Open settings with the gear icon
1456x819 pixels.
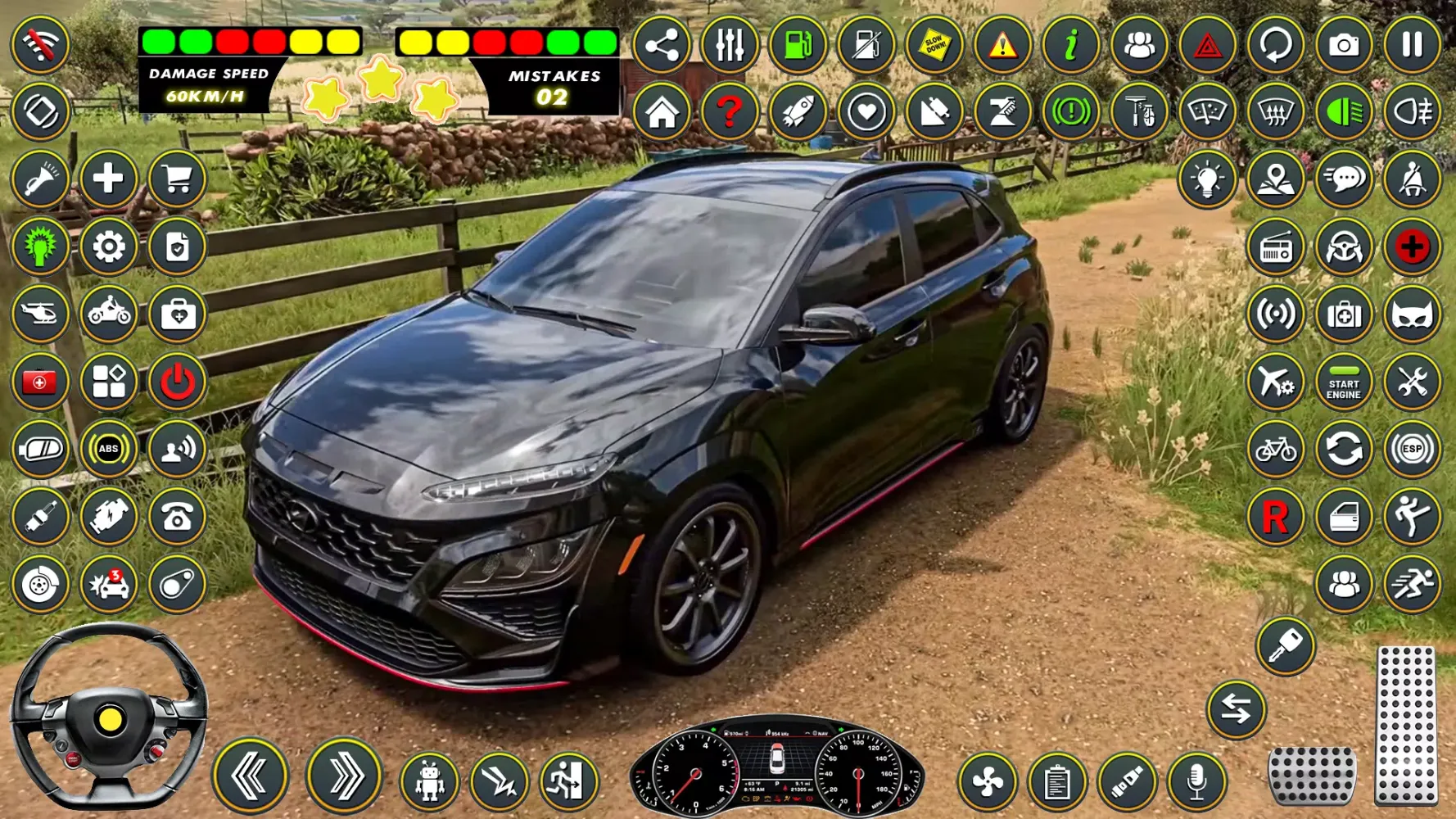pos(108,247)
